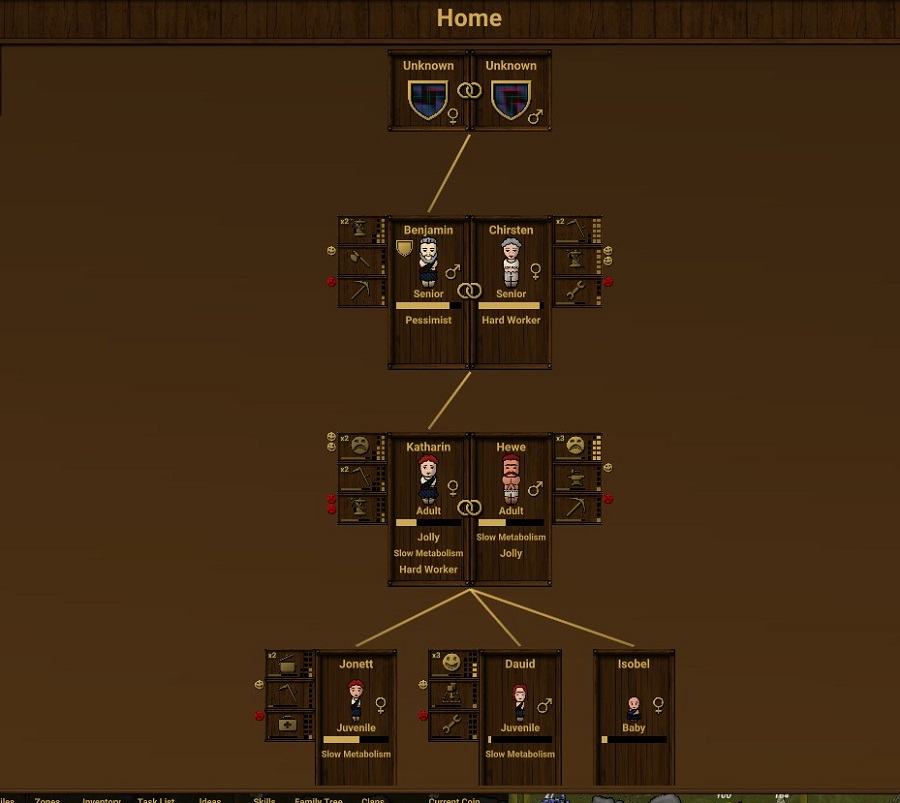Screen dimensions: 900x803
Task: Select Benjamin's pickaxe skill slot
Action: coord(360,291)
